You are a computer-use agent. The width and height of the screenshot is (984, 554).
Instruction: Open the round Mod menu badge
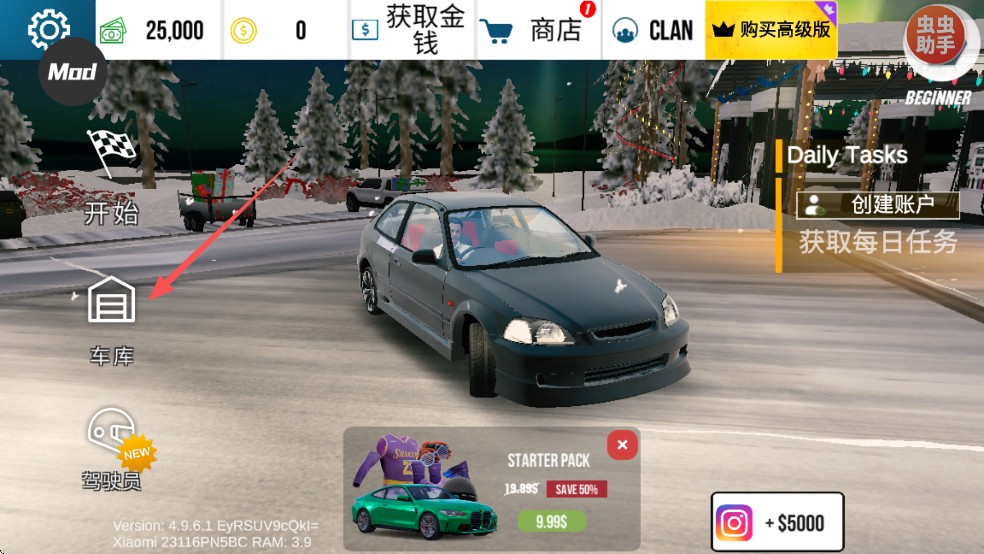72,72
